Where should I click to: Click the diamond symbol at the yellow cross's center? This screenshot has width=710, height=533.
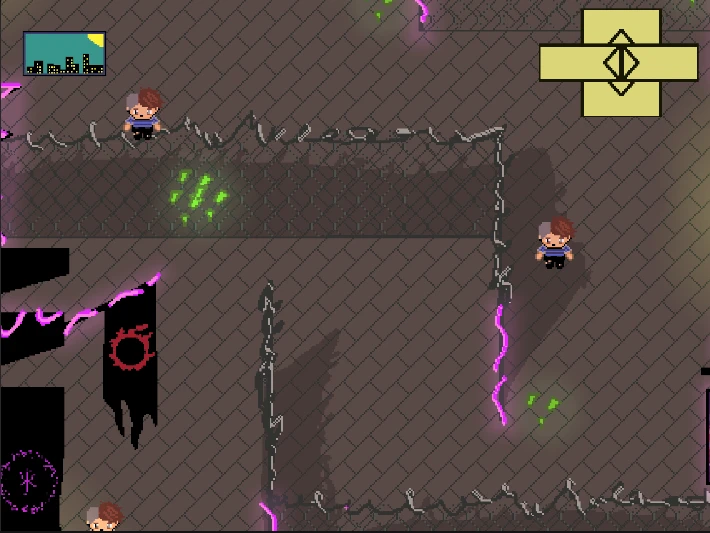point(621,62)
